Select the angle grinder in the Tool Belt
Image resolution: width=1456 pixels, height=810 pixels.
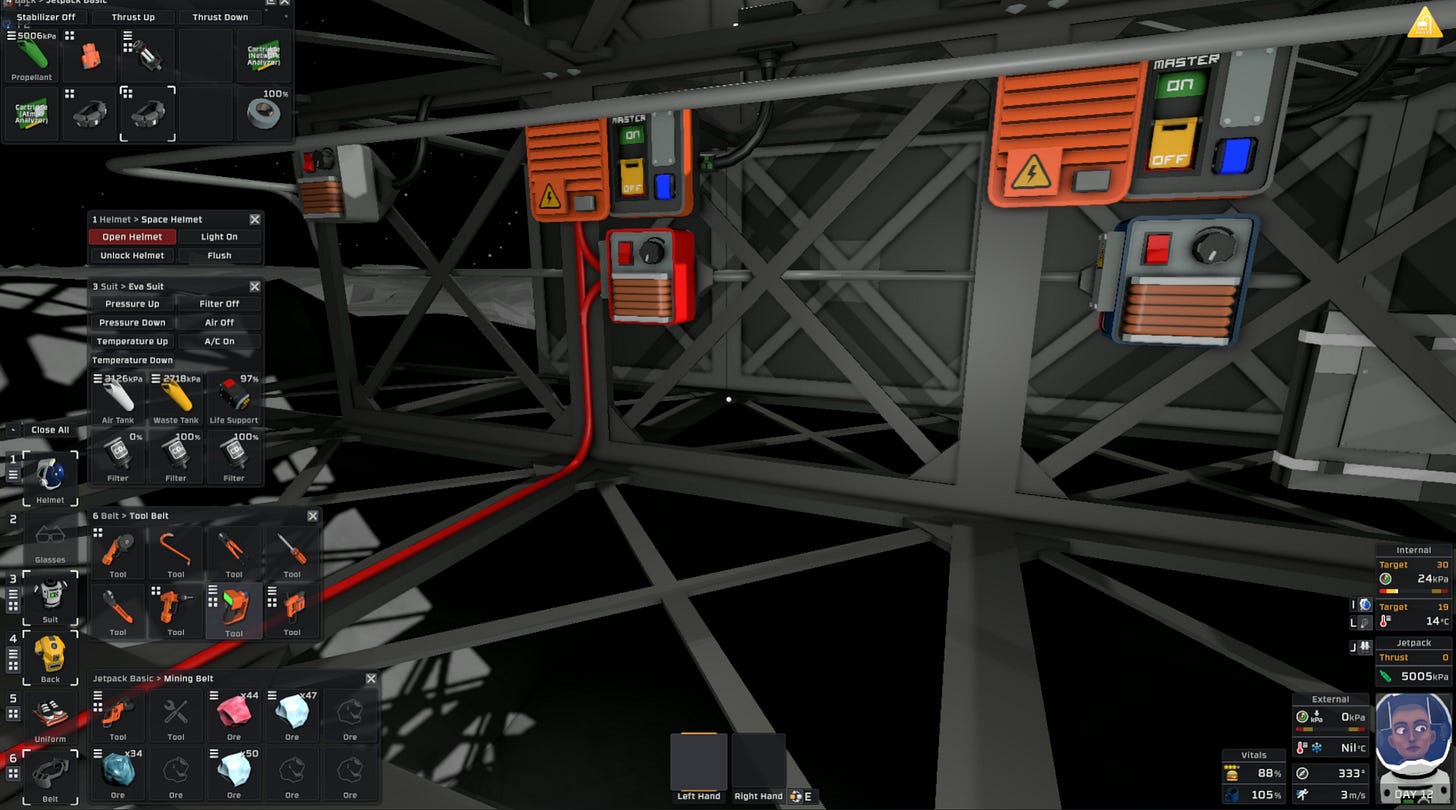click(116, 548)
